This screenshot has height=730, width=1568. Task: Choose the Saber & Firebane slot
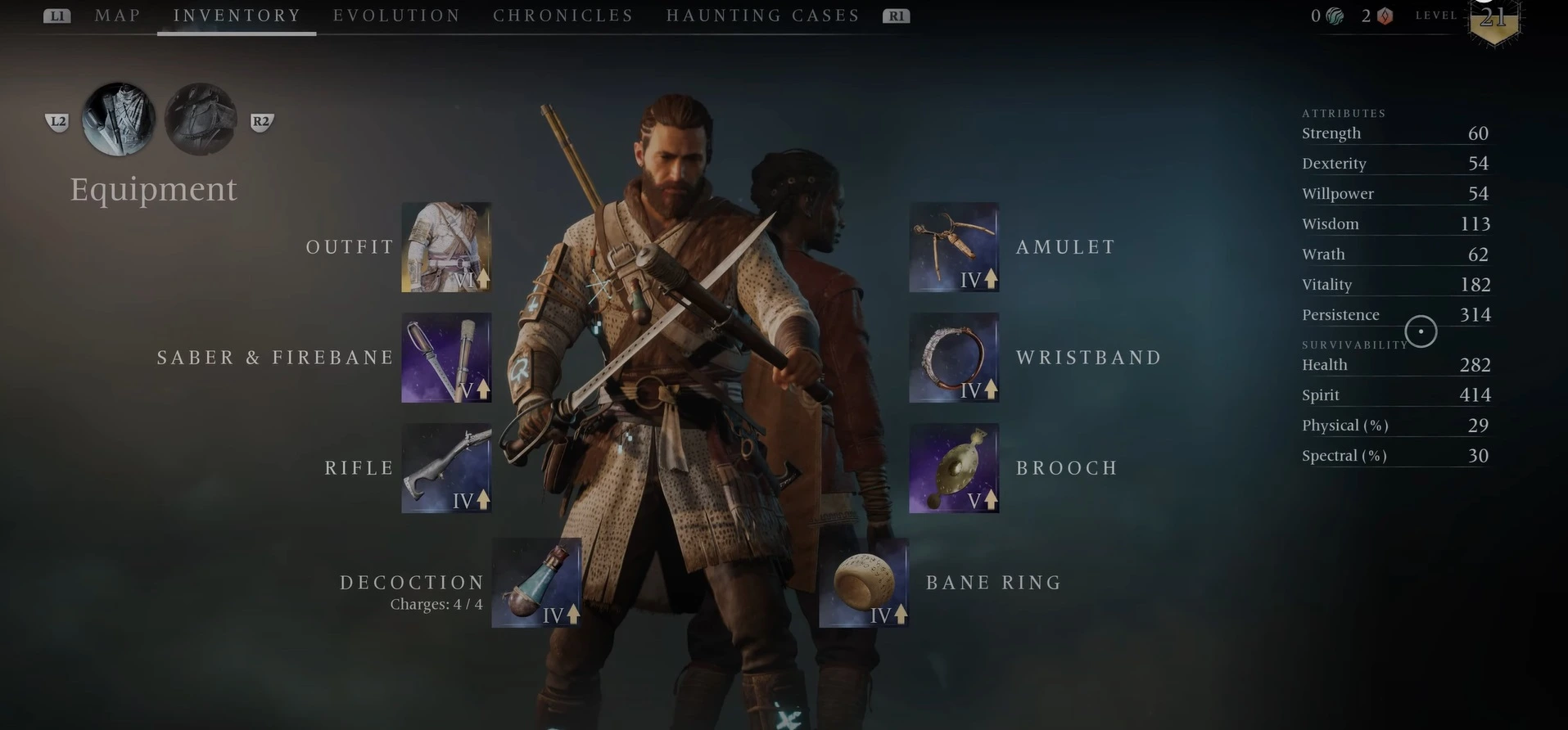[446, 358]
